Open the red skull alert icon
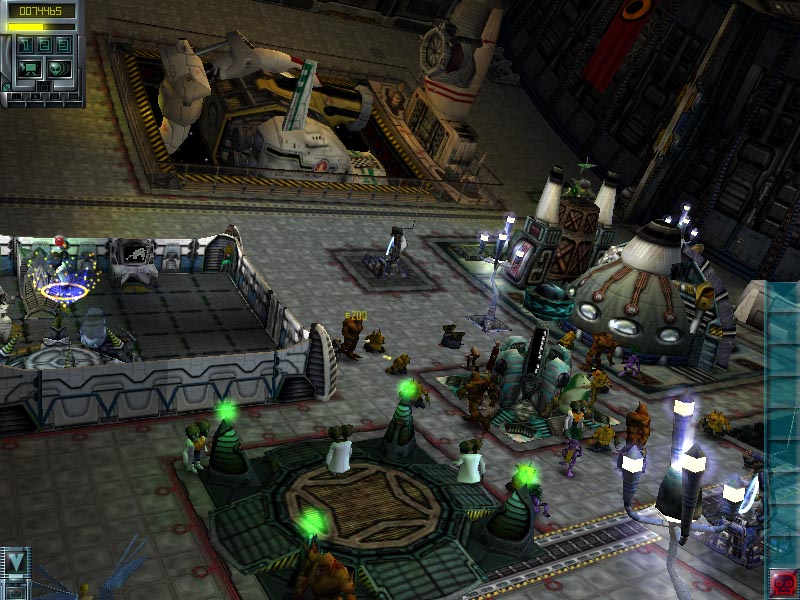 pyautogui.click(x=782, y=582)
